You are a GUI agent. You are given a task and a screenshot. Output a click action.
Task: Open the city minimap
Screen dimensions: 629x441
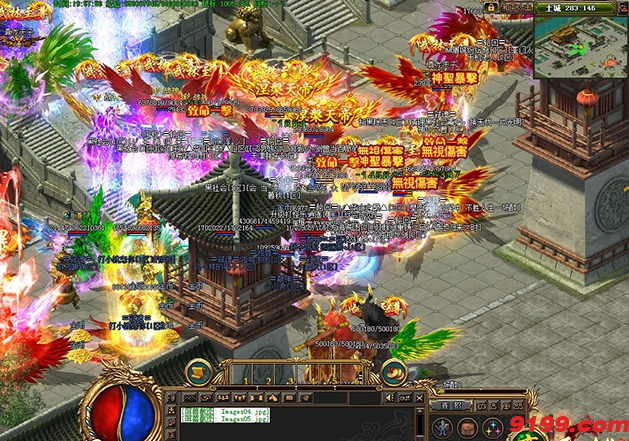coord(580,49)
